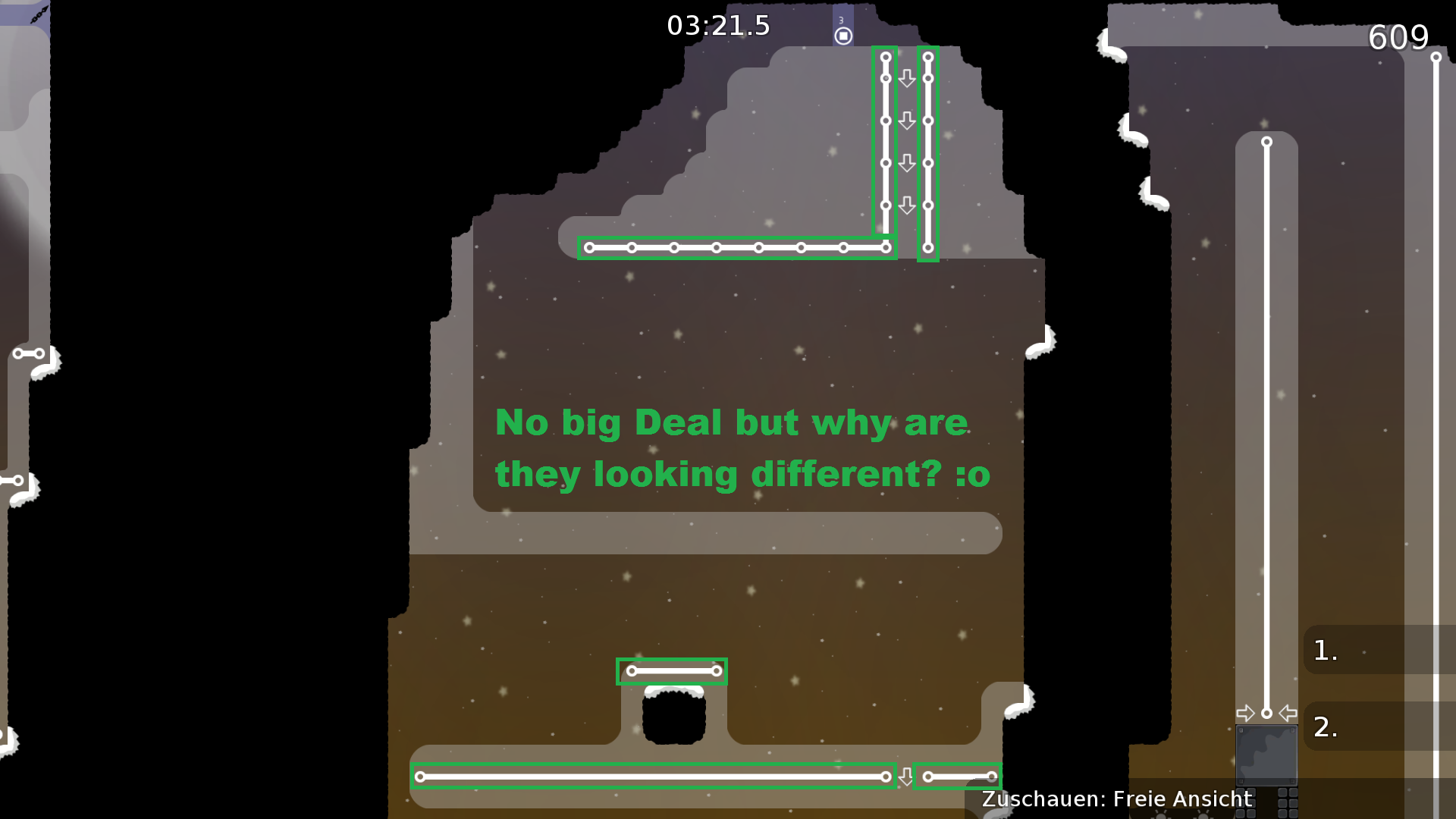
Task: Click the second downward arrow between the rails
Action: tap(907, 120)
